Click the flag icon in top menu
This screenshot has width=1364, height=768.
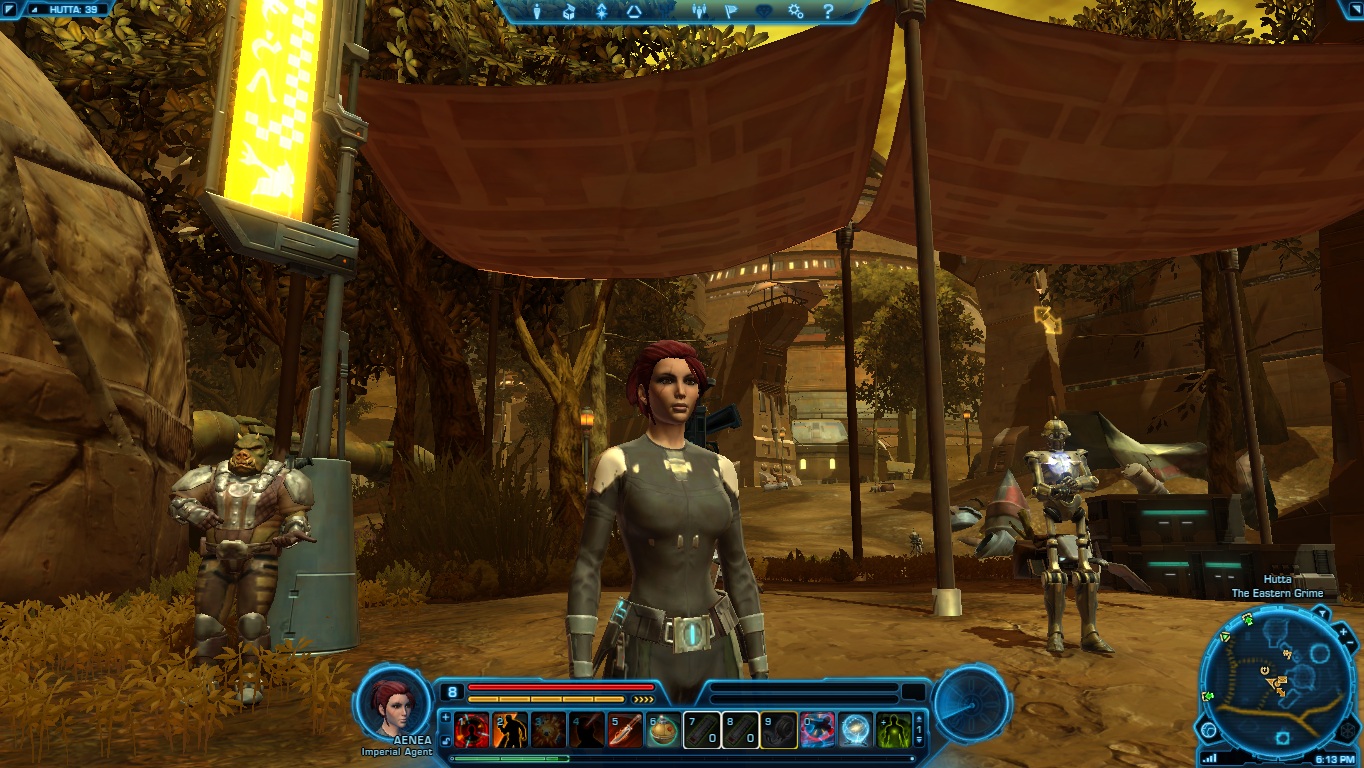click(731, 12)
